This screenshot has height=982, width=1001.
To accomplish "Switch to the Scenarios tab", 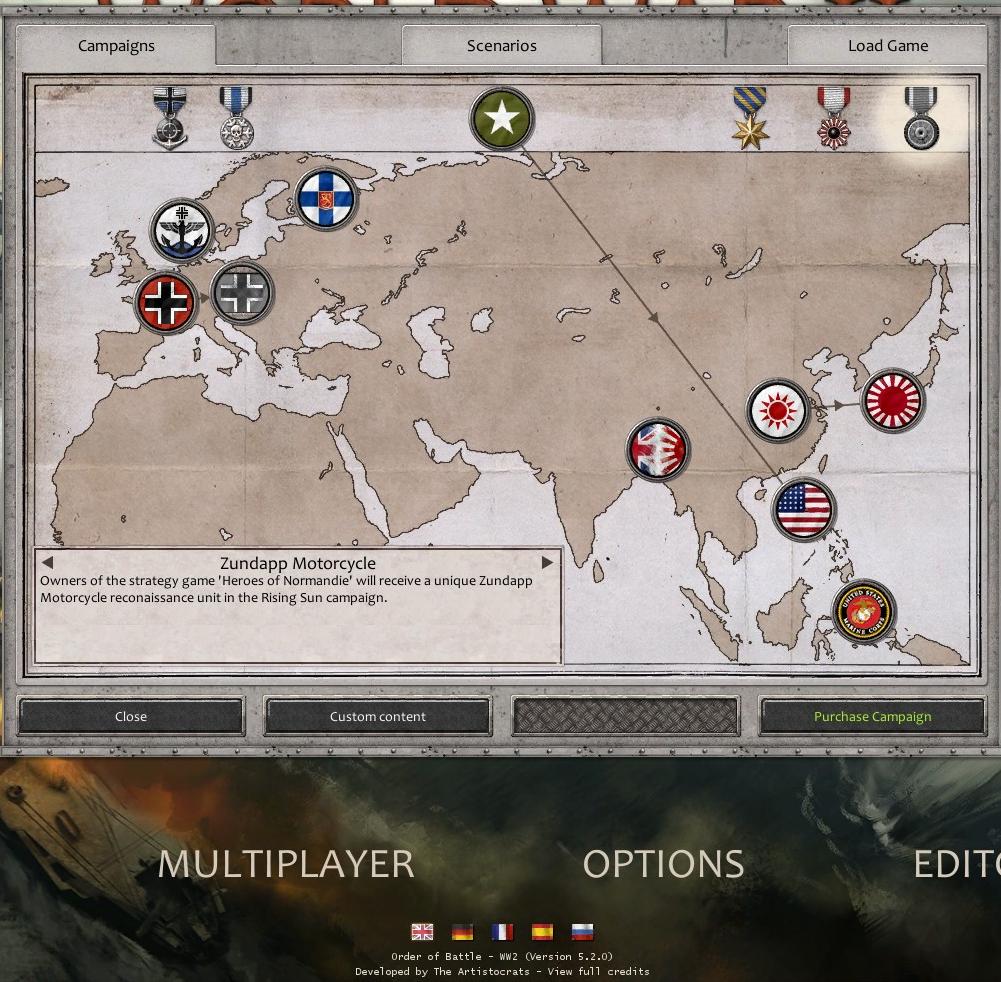I will click(x=501, y=46).
